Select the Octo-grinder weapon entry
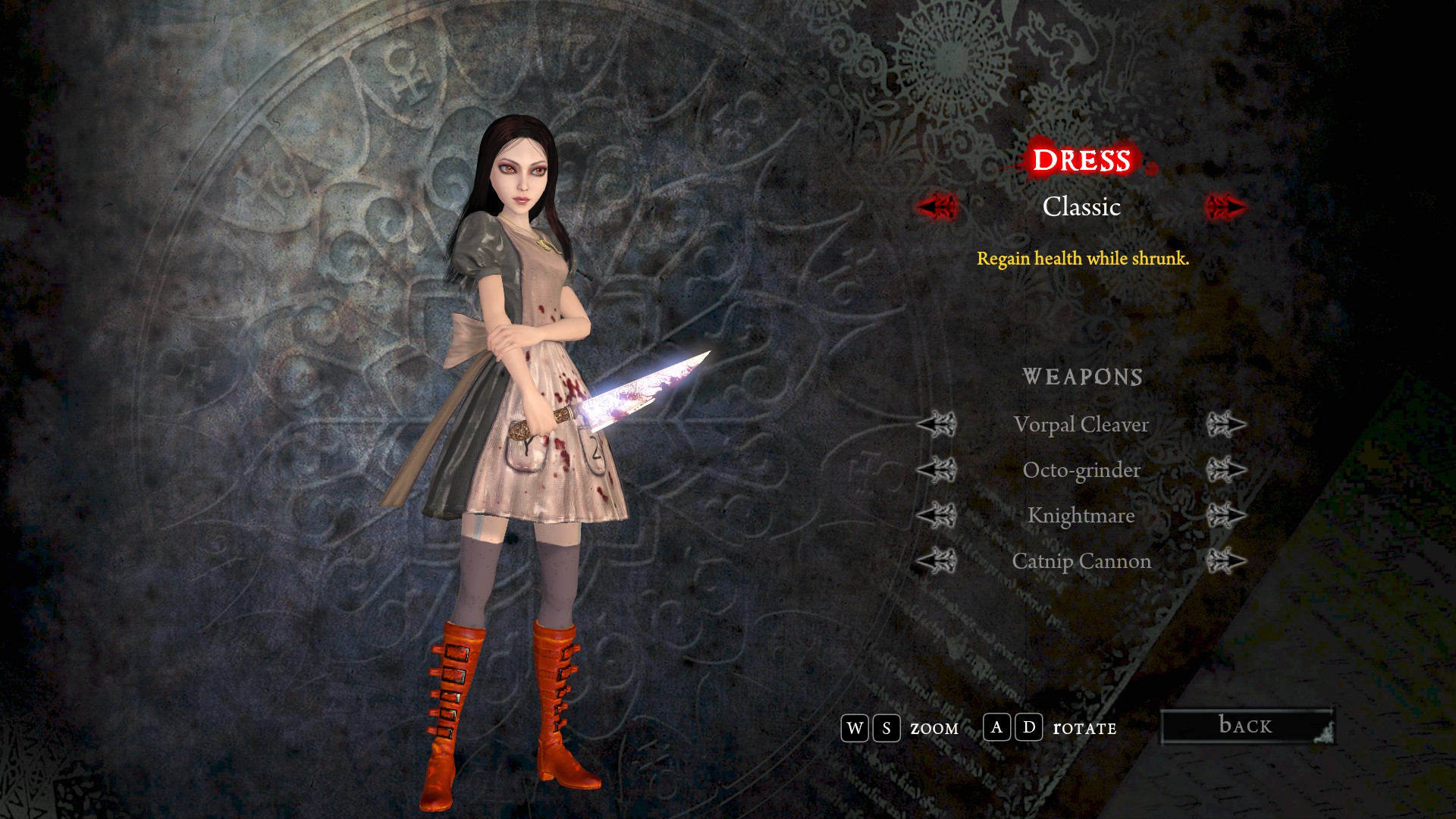 pos(1081,470)
